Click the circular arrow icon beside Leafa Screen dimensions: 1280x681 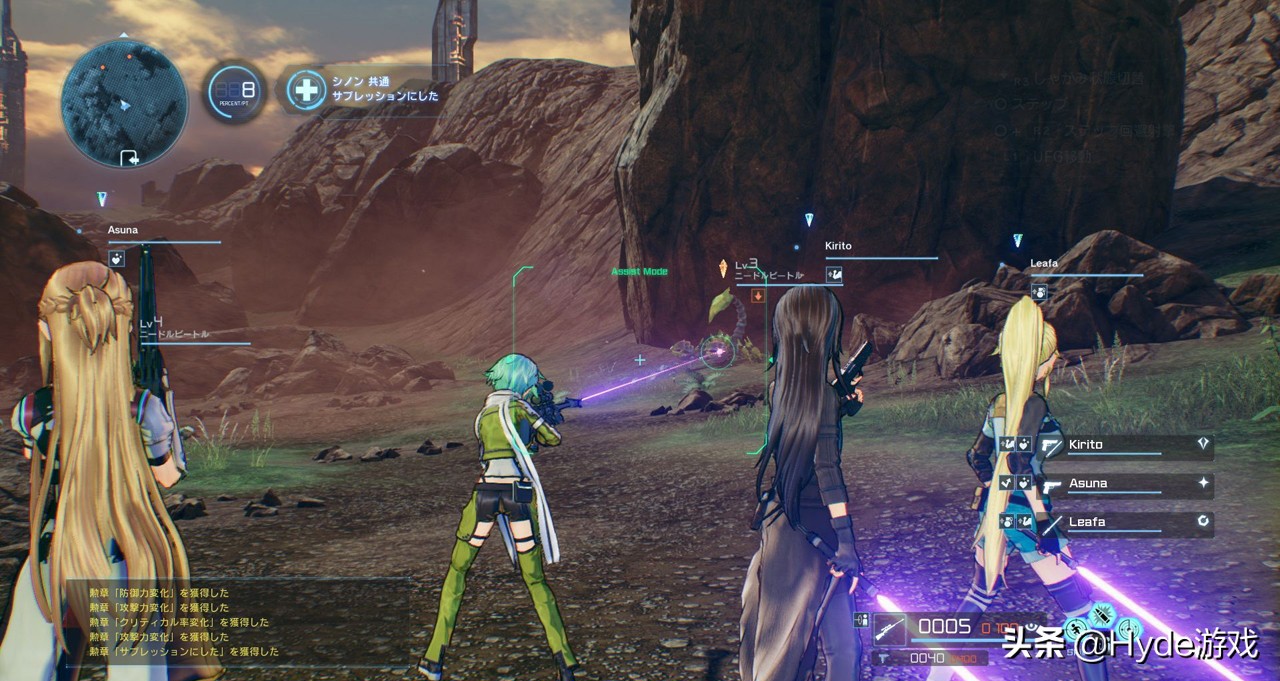click(x=1203, y=520)
